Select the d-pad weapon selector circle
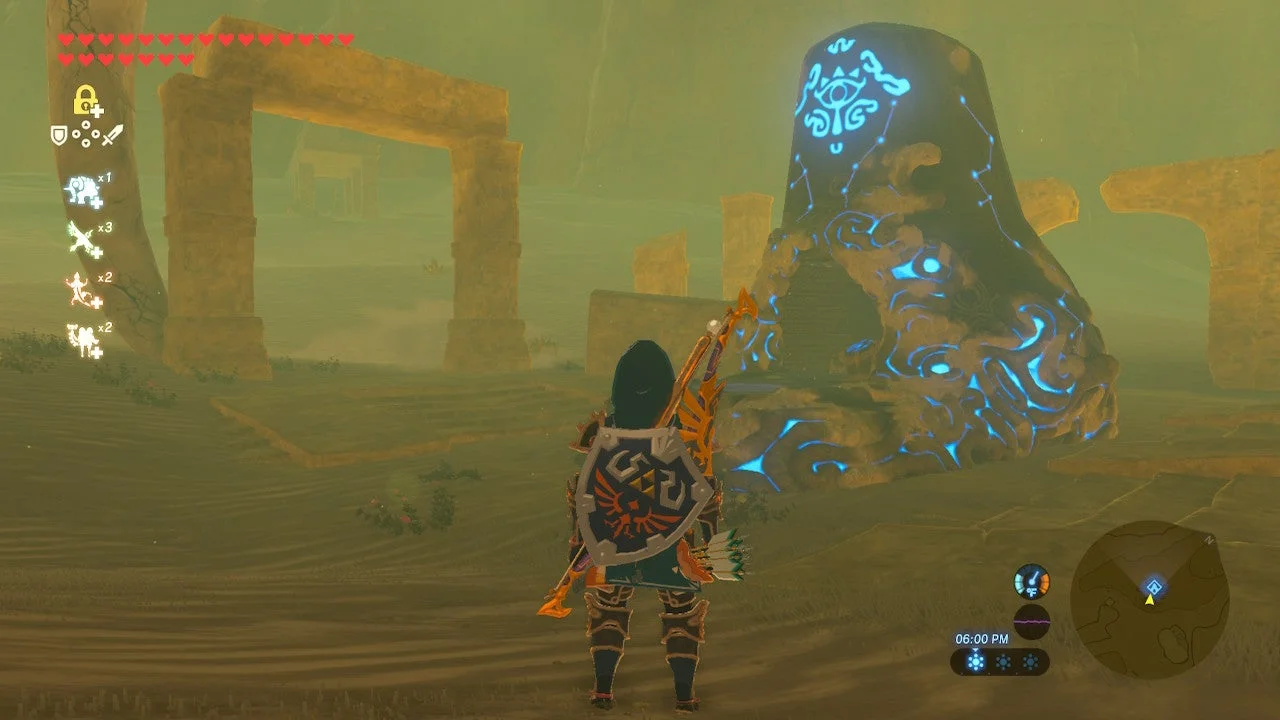Viewport: 1280px width, 720px height. pos(86,134)
